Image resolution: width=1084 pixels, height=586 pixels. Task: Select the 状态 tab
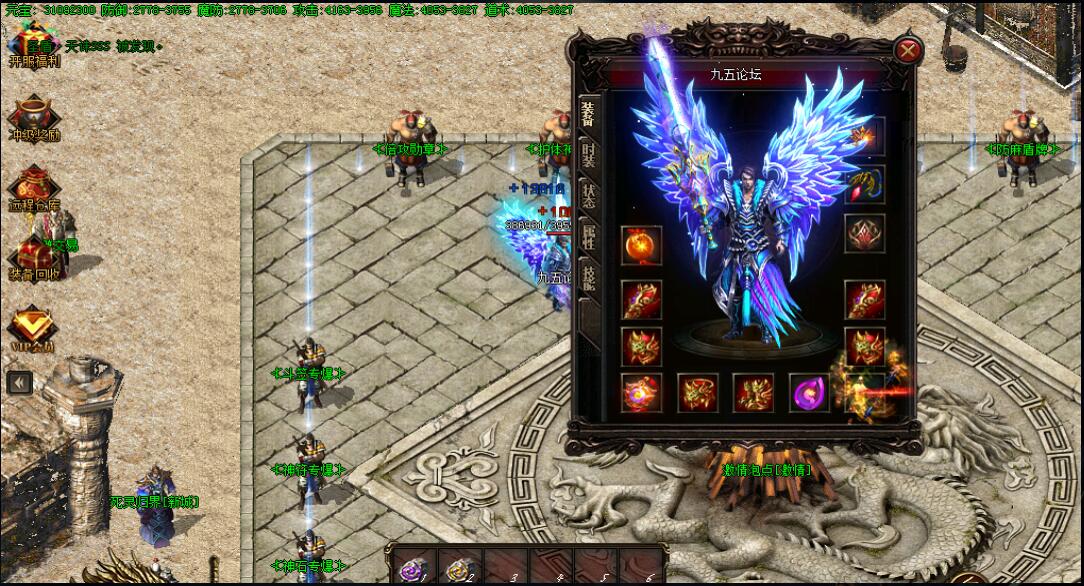(588, 195)
